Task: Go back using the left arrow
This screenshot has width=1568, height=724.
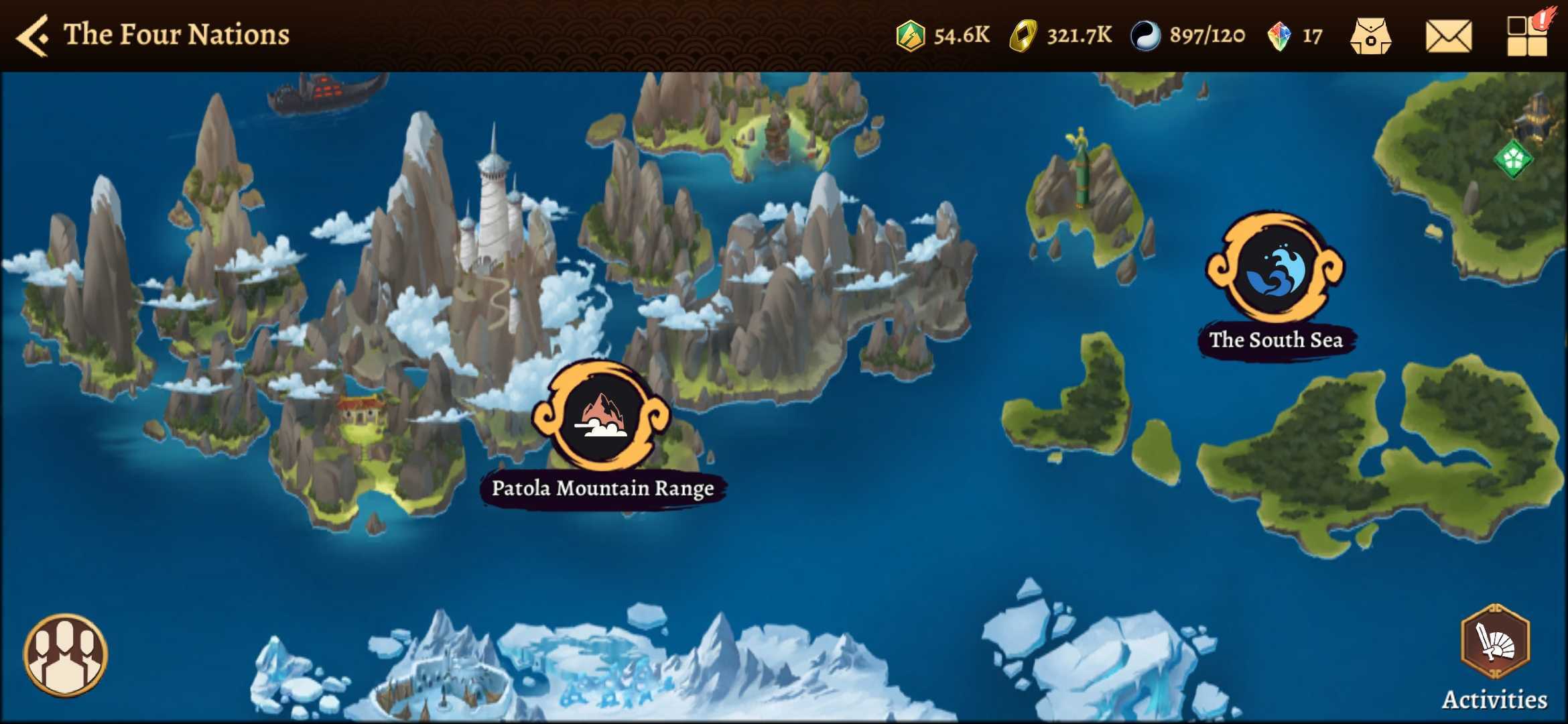Action: pos(34,35)
